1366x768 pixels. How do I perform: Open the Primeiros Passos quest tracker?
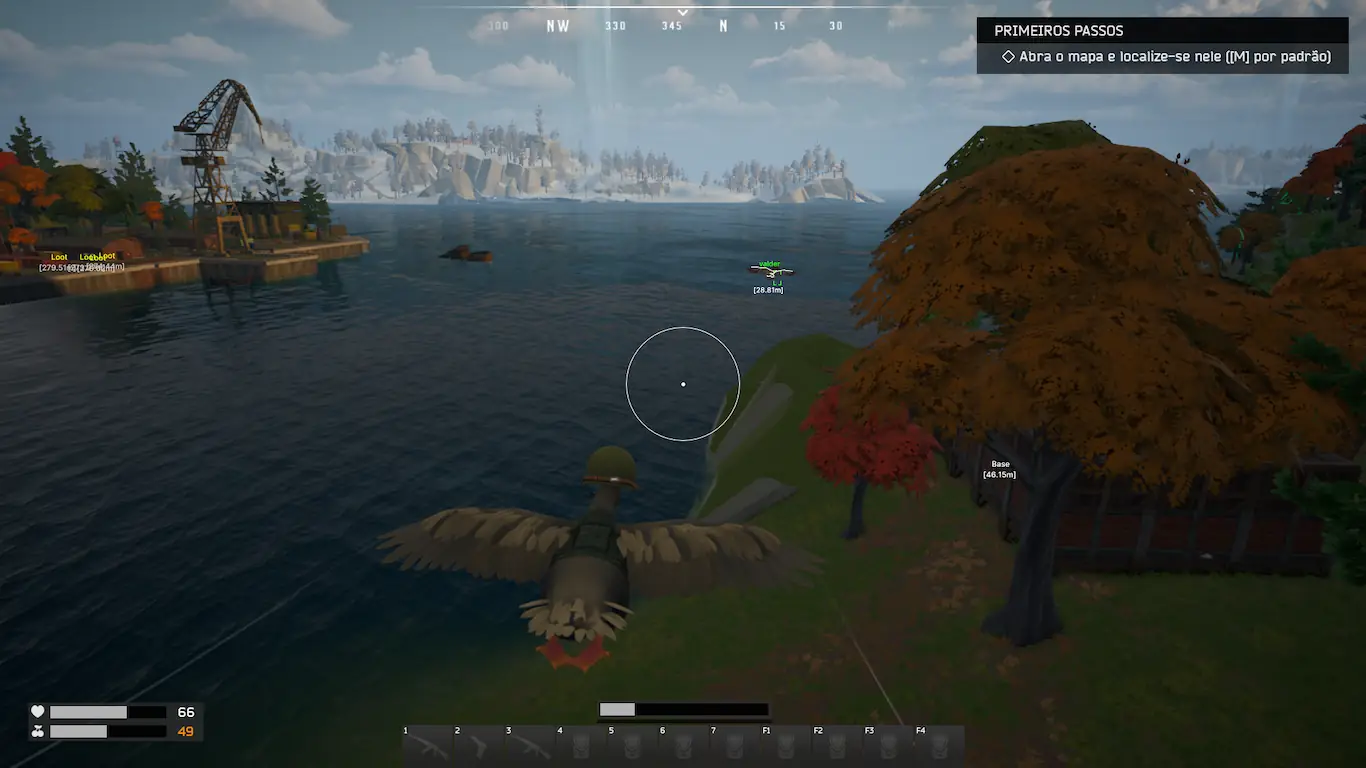[x=1058, y=31]
